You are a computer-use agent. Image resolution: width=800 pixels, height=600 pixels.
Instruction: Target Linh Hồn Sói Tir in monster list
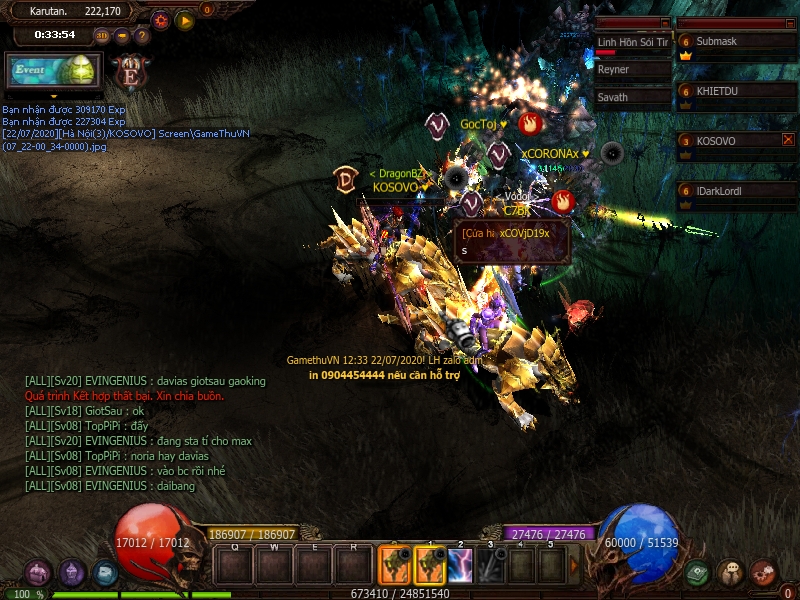click(633, 43)
